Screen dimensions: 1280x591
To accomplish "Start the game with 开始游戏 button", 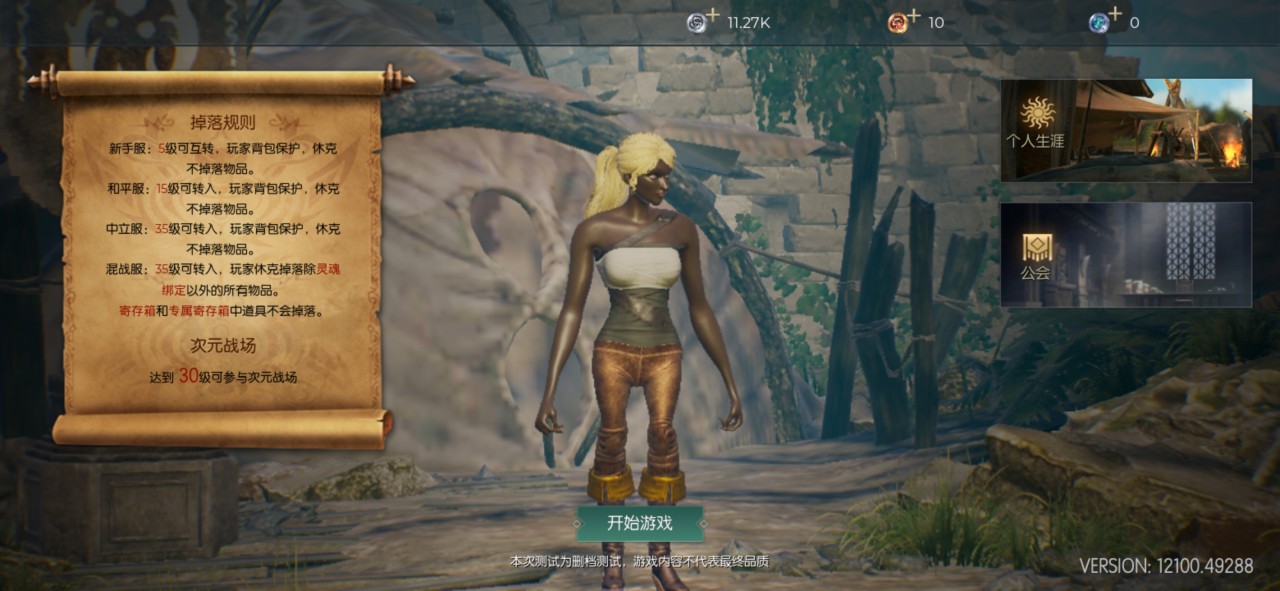I will (640, 523).
